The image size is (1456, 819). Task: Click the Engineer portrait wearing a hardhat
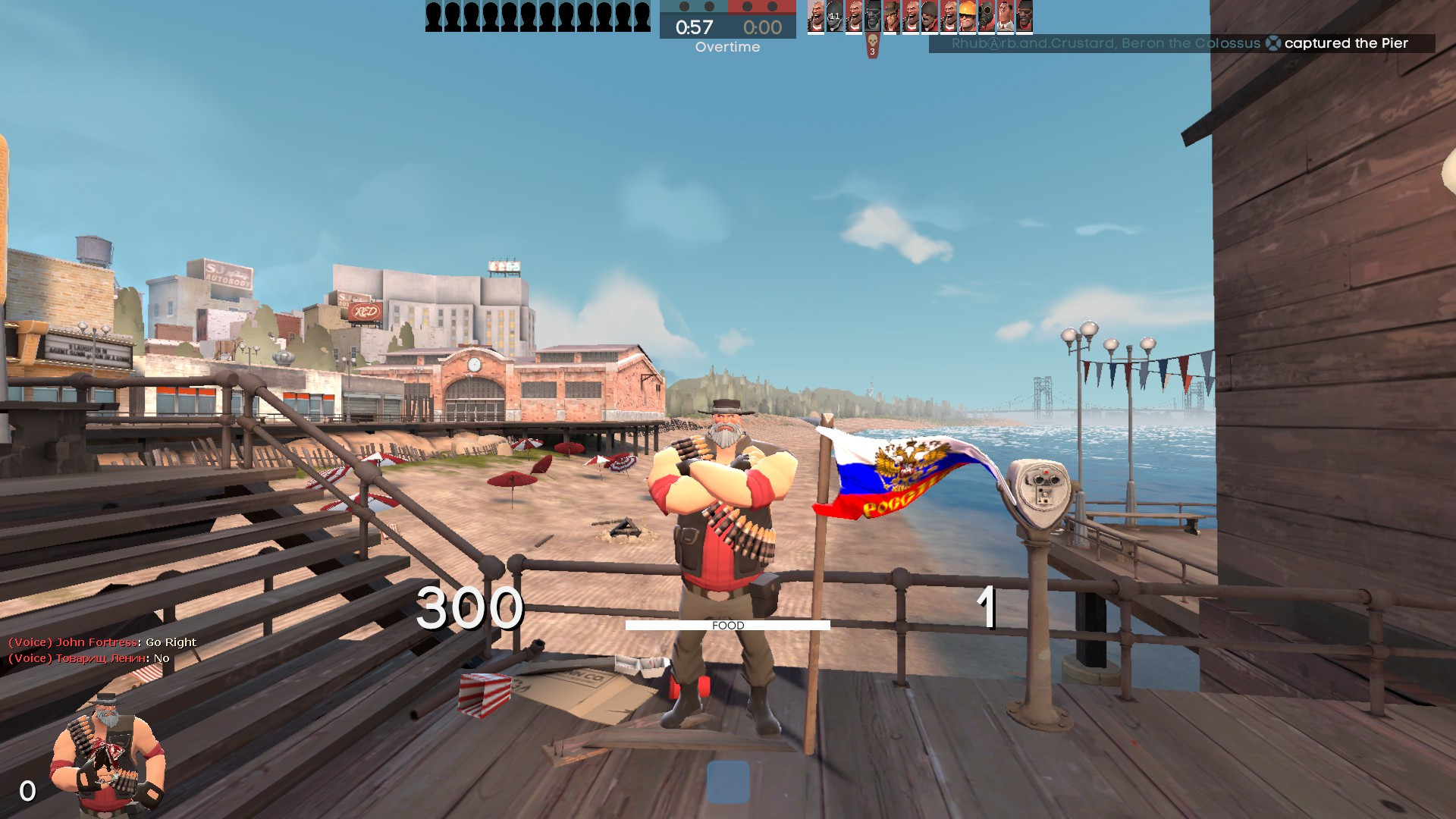pyautogui.click(x=968, y=17)
